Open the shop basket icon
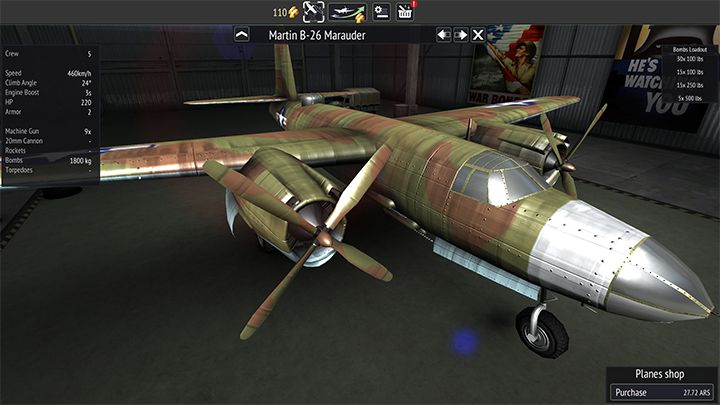The height and width of the screenshot is (405, 720). [x=405, y=12]
